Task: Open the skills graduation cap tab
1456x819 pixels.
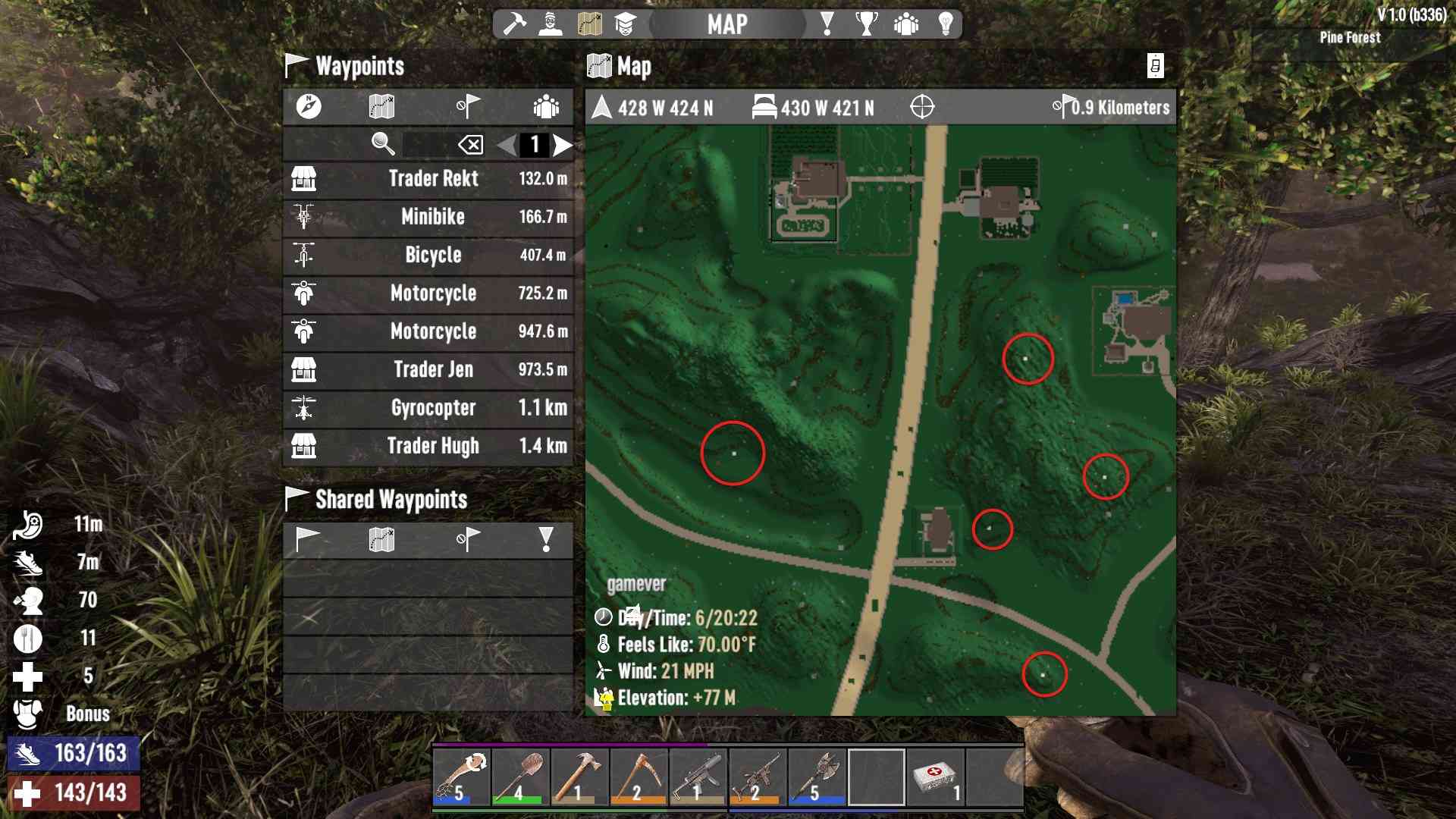Action: pyautogui.click(x=625, y=24)
